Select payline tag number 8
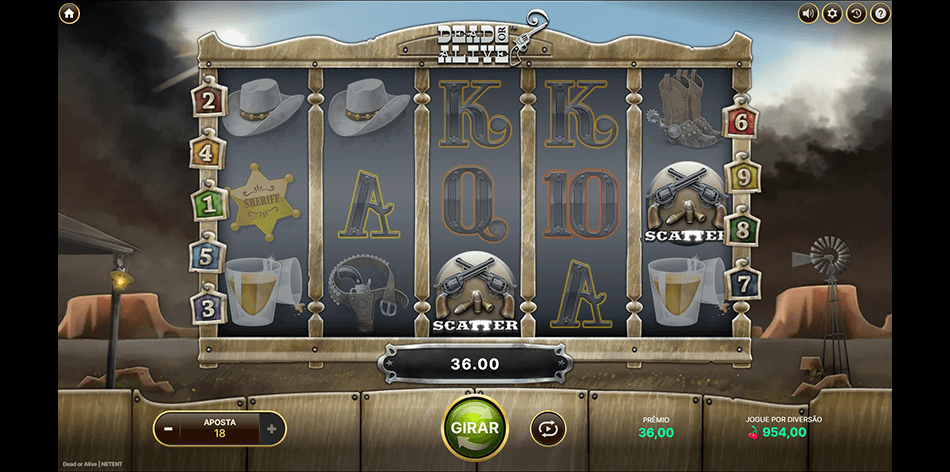This screenshot has width=950, height=472. pos(742,229)
